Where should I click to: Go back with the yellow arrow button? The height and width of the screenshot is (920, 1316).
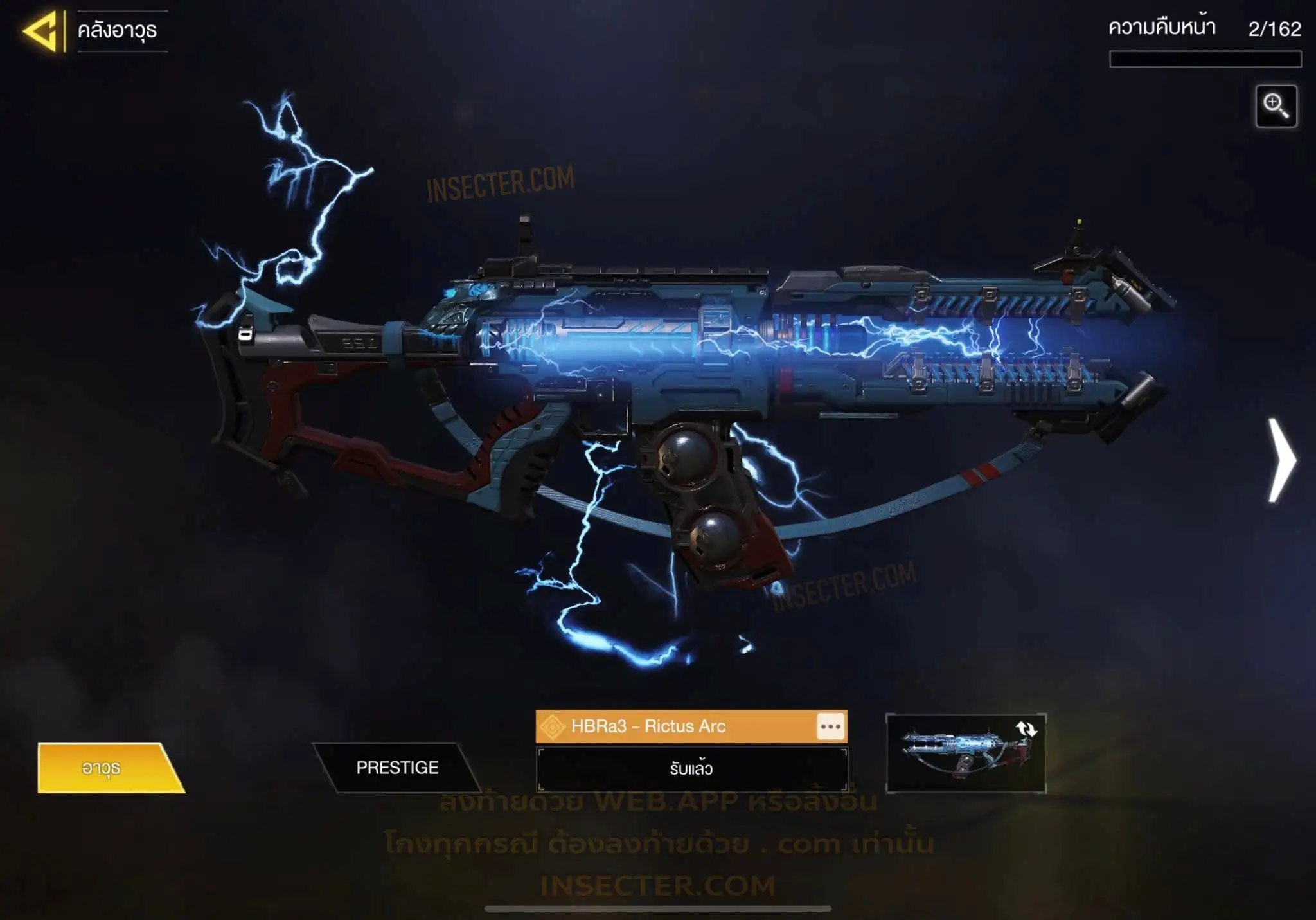pos(42,30)
